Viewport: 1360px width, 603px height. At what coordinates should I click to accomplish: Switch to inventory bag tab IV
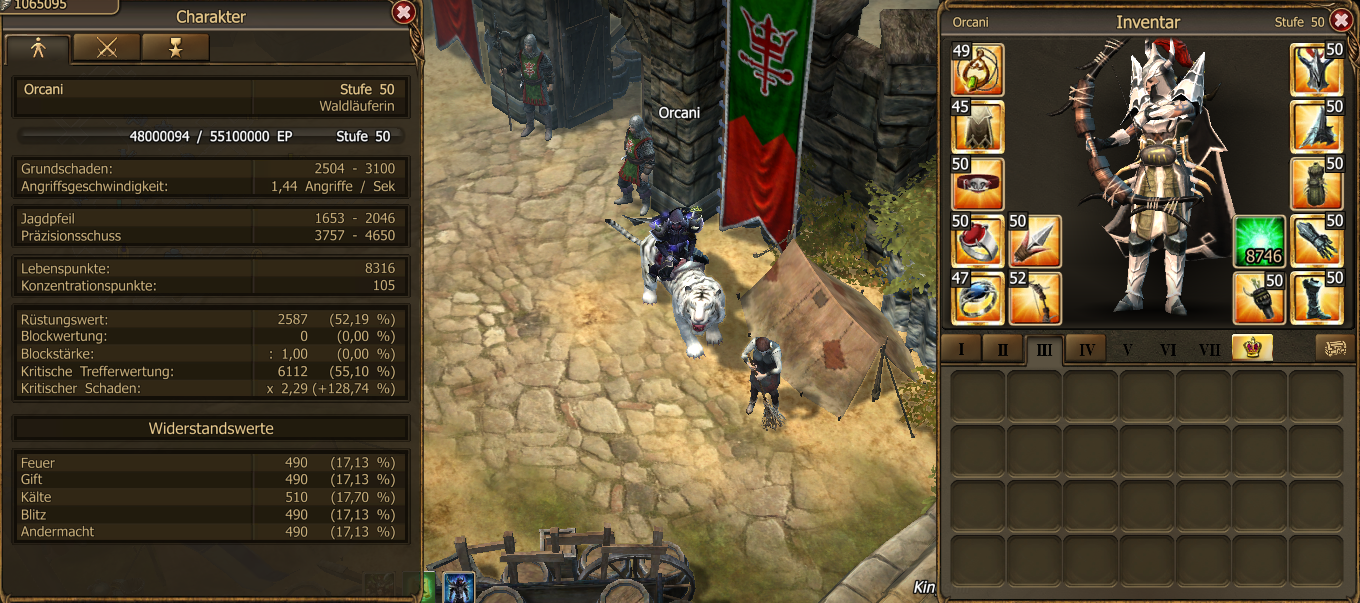point(1086,349)
